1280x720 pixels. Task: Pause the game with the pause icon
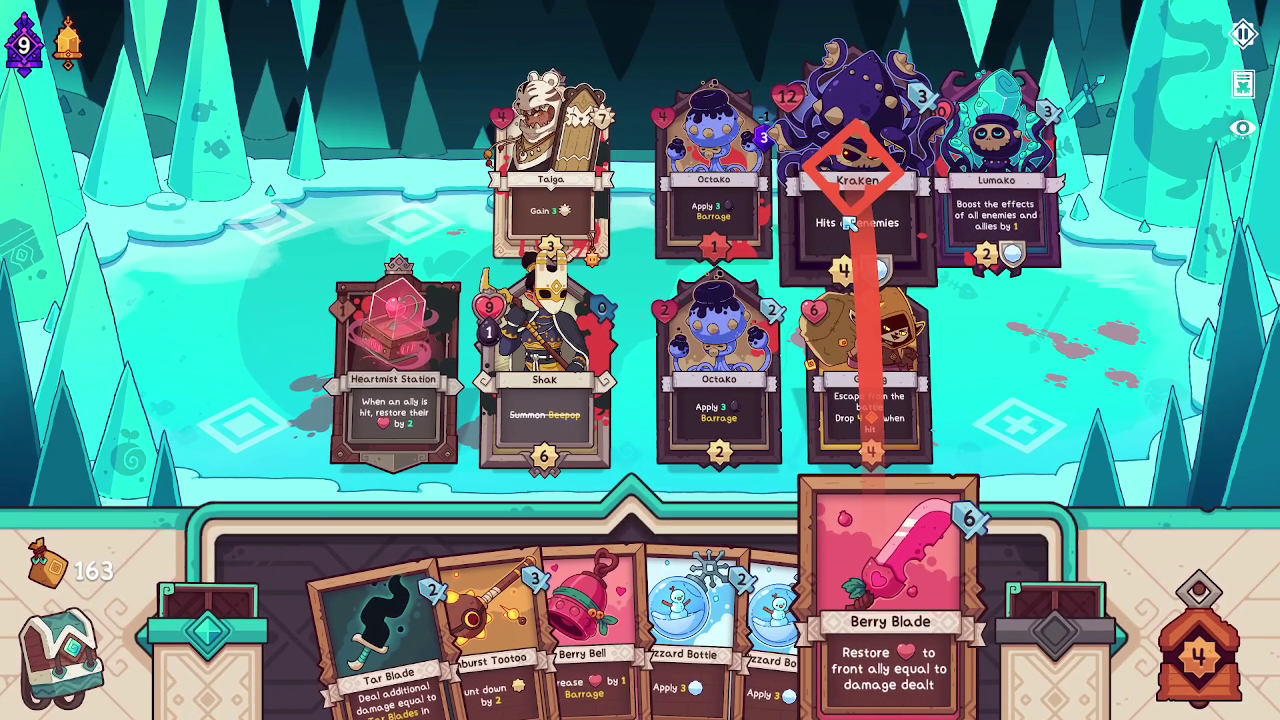click(x=1242, y=33)
